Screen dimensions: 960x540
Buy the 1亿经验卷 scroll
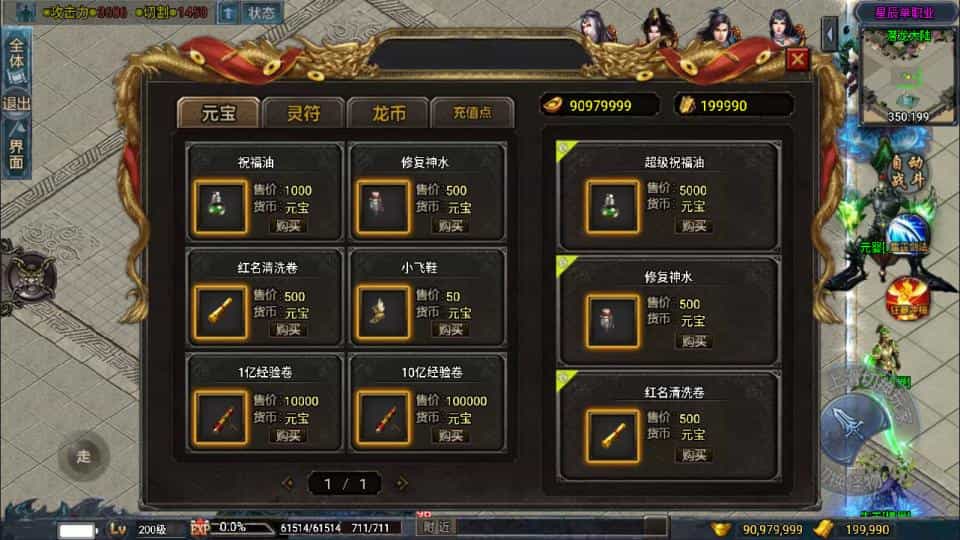(287, 436)
